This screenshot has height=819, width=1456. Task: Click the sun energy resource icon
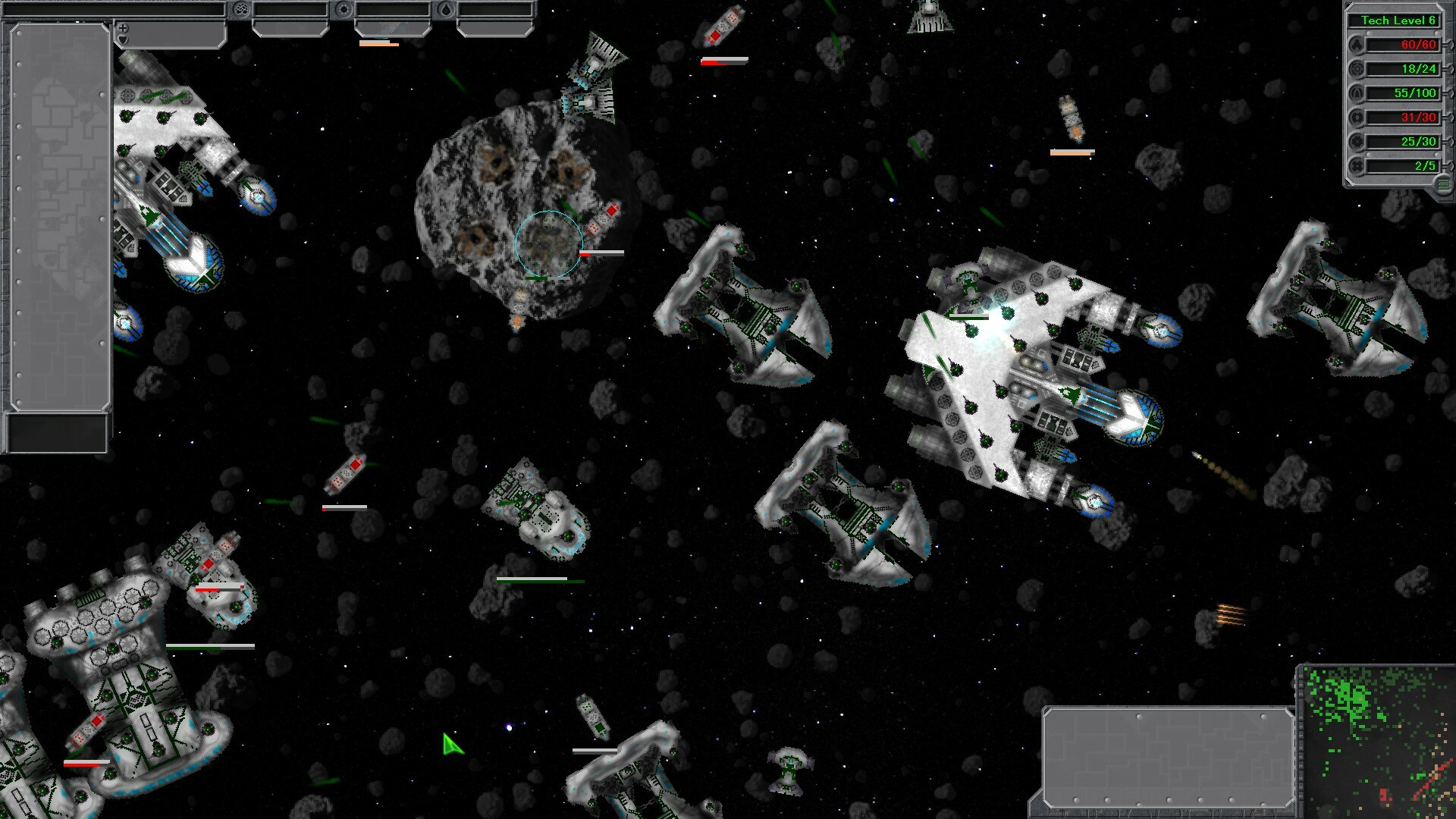pyautogui.click(x=344, y=9)
